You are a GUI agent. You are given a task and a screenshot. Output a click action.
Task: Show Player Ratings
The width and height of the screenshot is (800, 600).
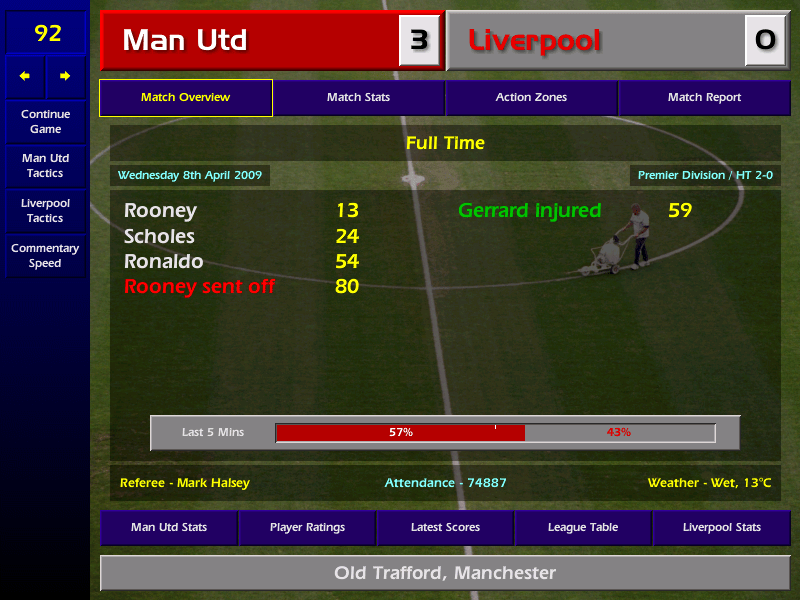pyautogui.click(x=307, y=527)
